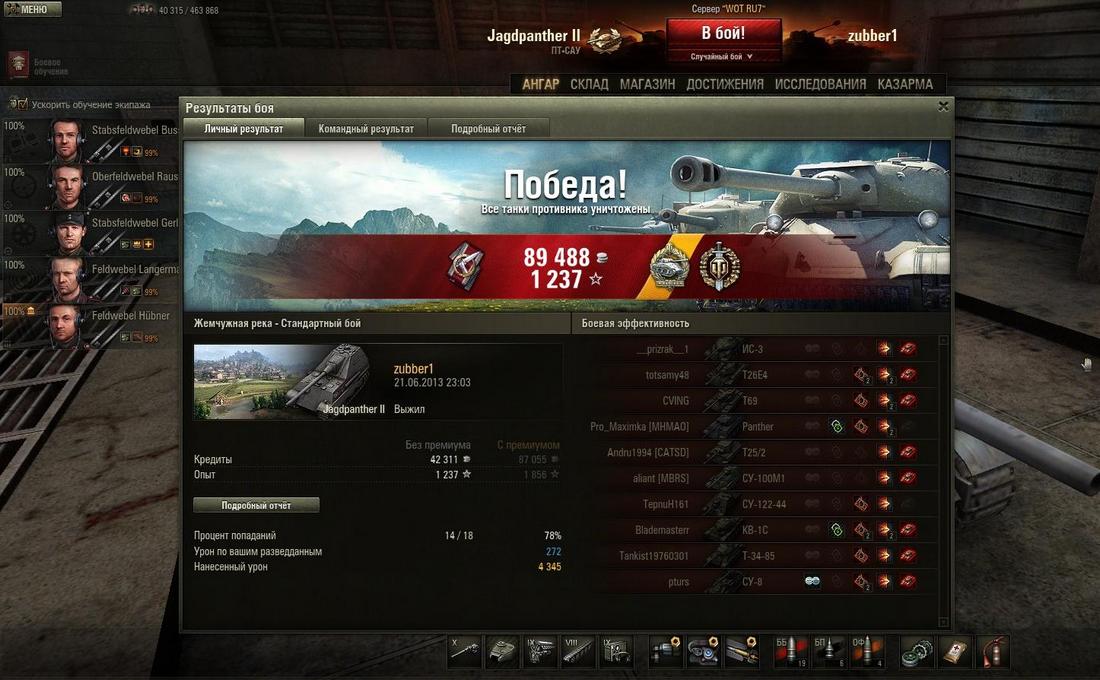Toggle Ускорить обучение экипажа checkbox

pos(18,104)
